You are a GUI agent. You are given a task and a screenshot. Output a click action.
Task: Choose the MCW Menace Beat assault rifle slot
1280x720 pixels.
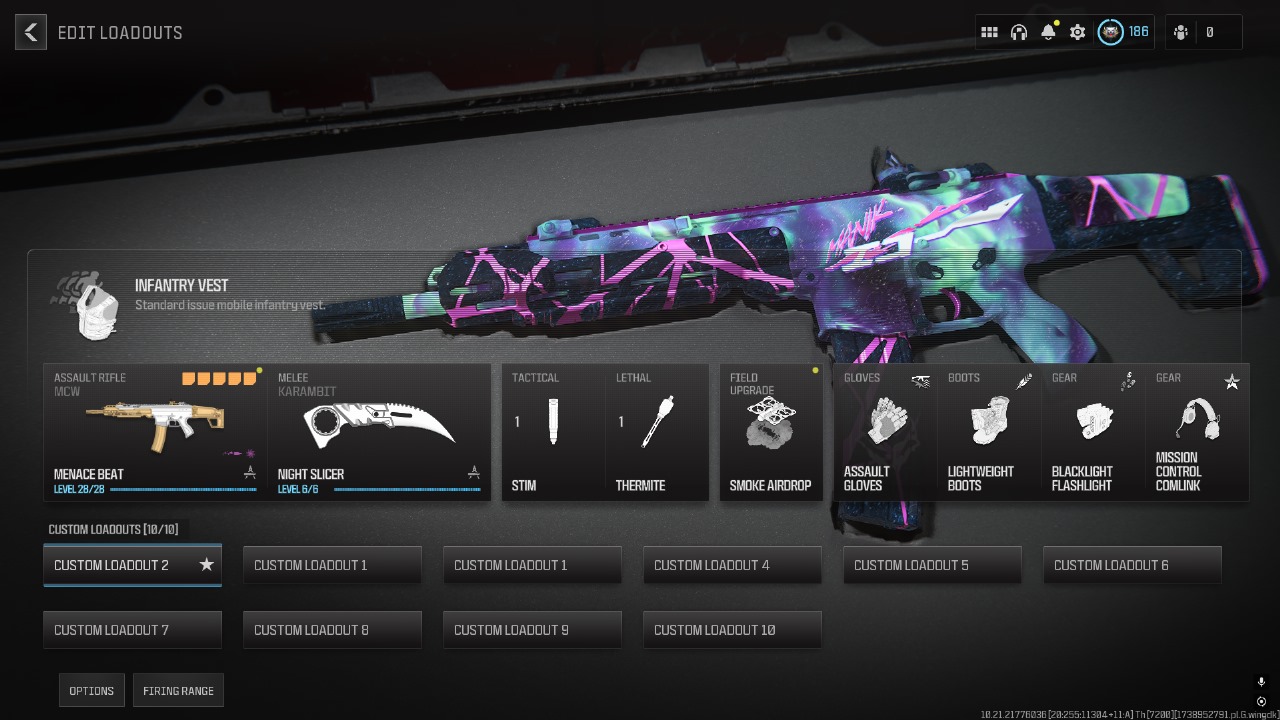click(x=156, y=432)
